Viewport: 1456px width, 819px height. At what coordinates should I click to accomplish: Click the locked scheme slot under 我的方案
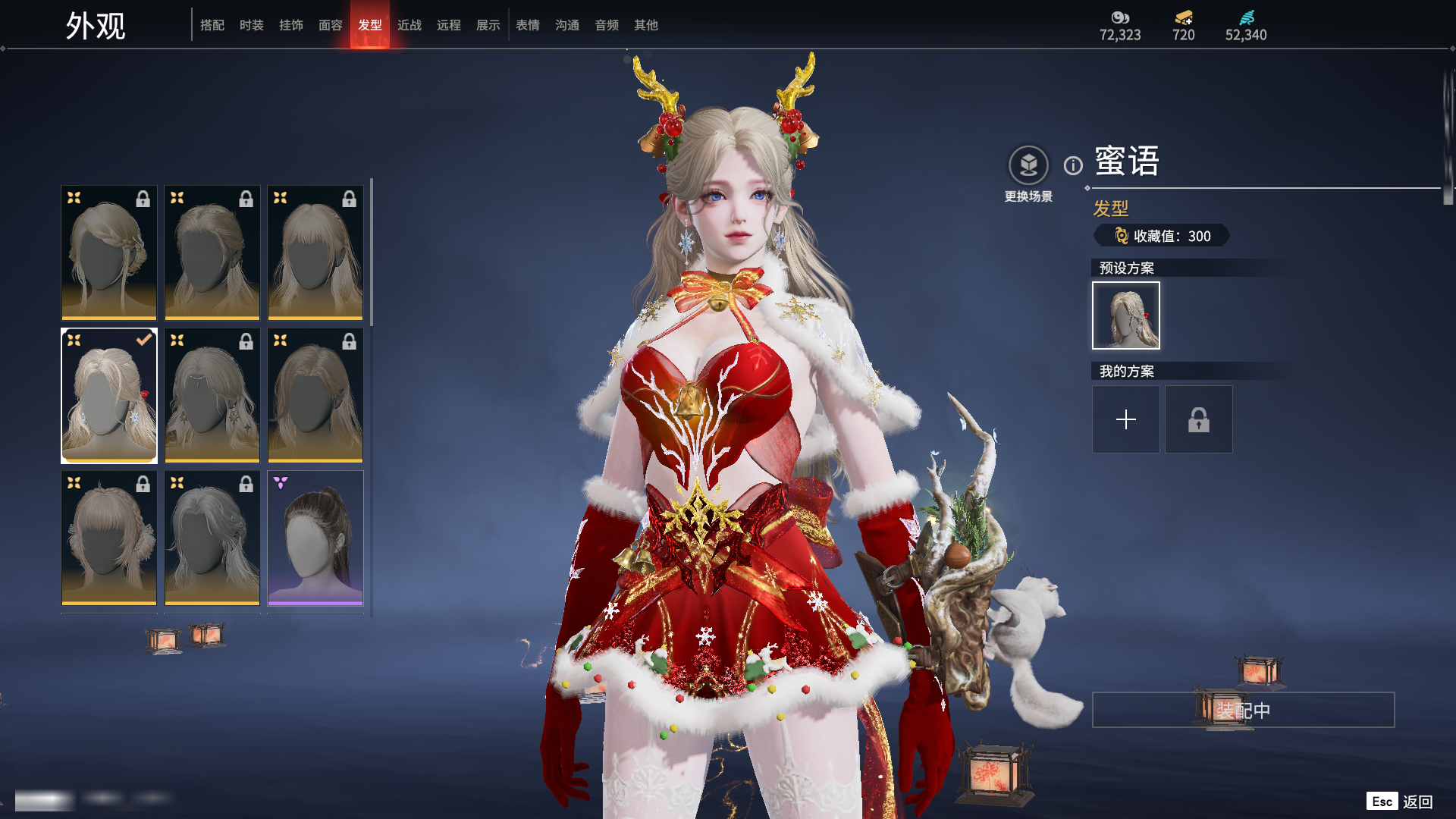1199,419
